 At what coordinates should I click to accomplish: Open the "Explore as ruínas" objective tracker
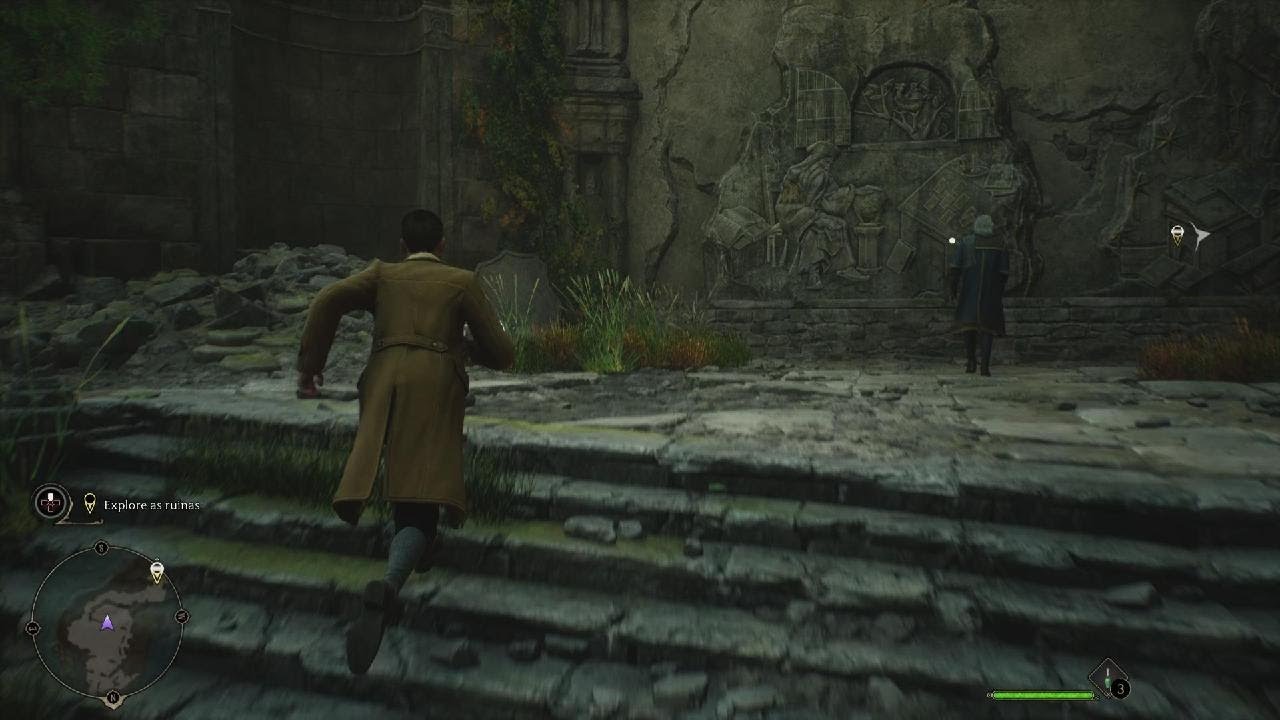coord(151,505)
